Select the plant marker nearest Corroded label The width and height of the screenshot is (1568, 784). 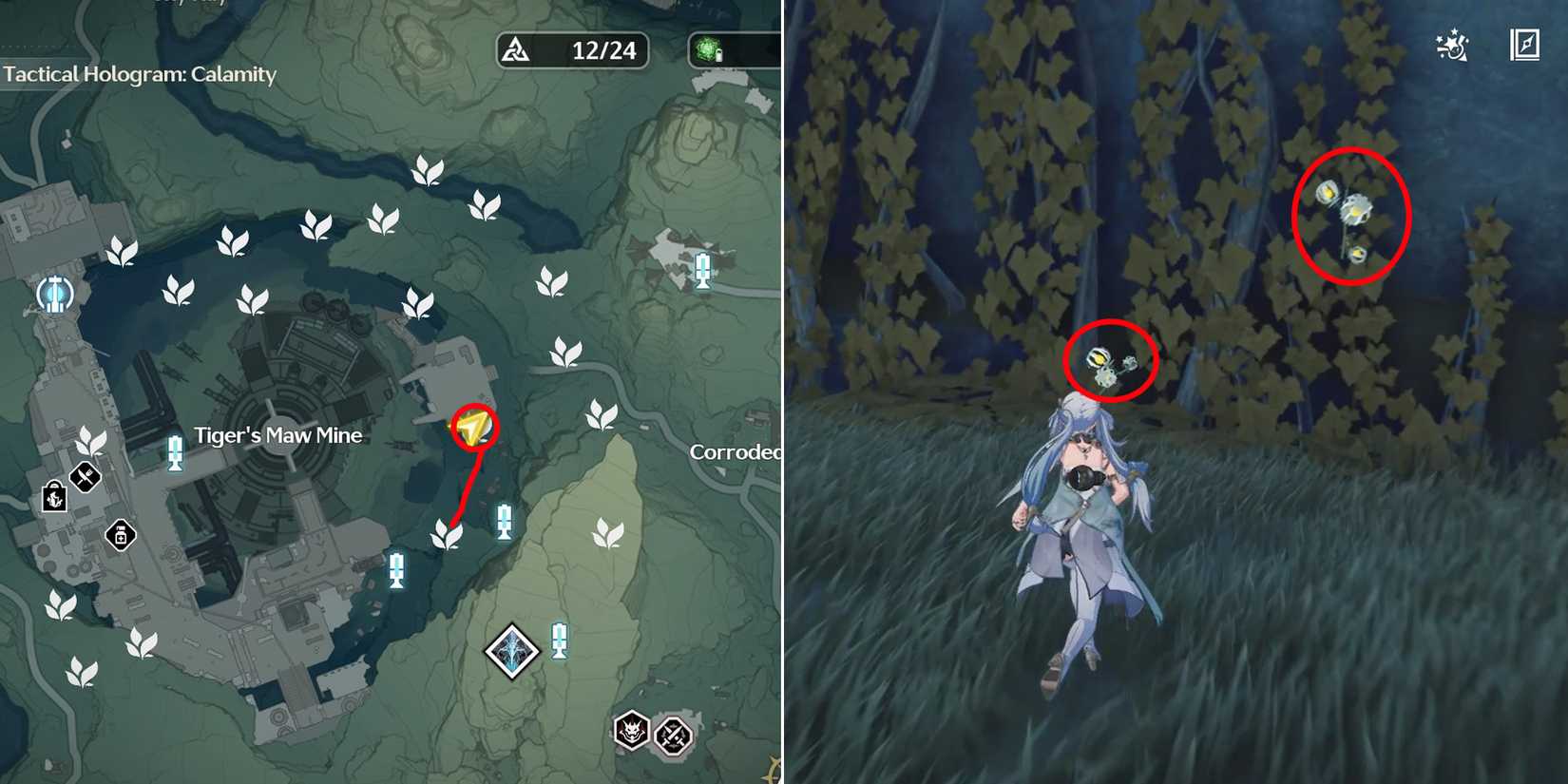pyautogui.click(x=603, y=413)
